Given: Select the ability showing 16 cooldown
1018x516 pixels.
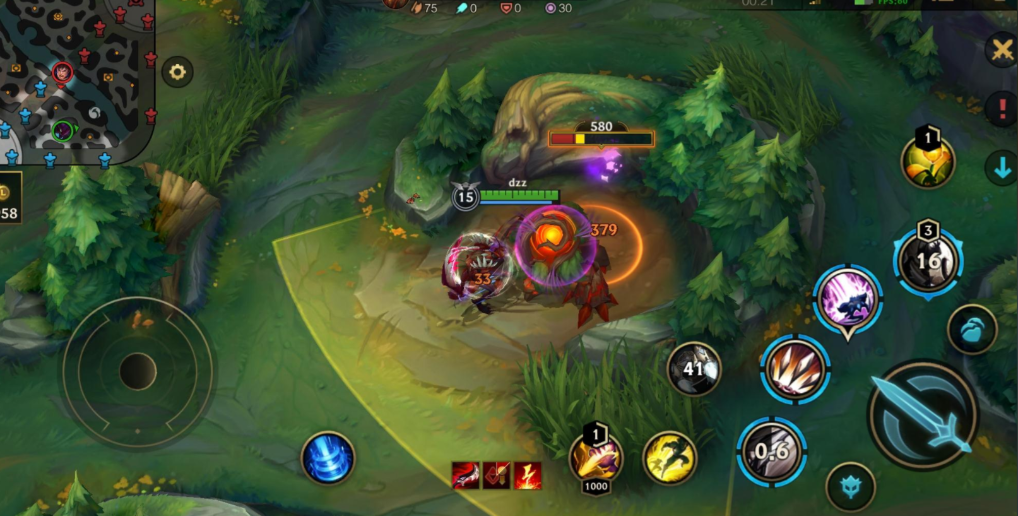Looking at the screenshot, I should pos(927,262).
